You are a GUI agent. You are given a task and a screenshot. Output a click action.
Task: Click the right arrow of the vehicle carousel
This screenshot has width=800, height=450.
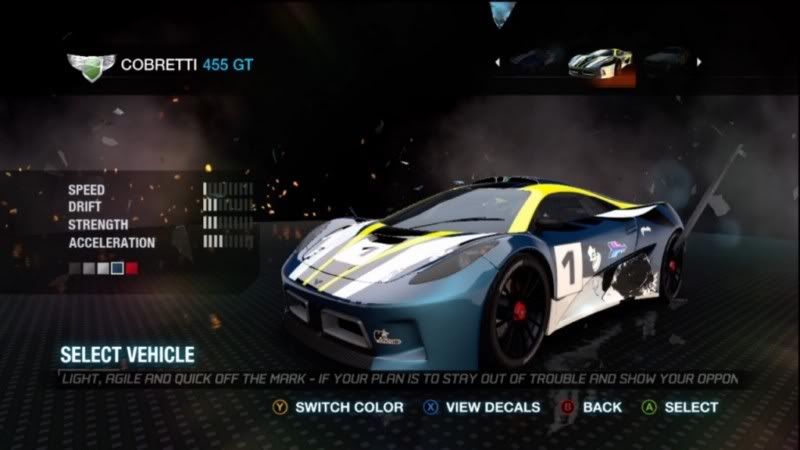click(699, 63)
